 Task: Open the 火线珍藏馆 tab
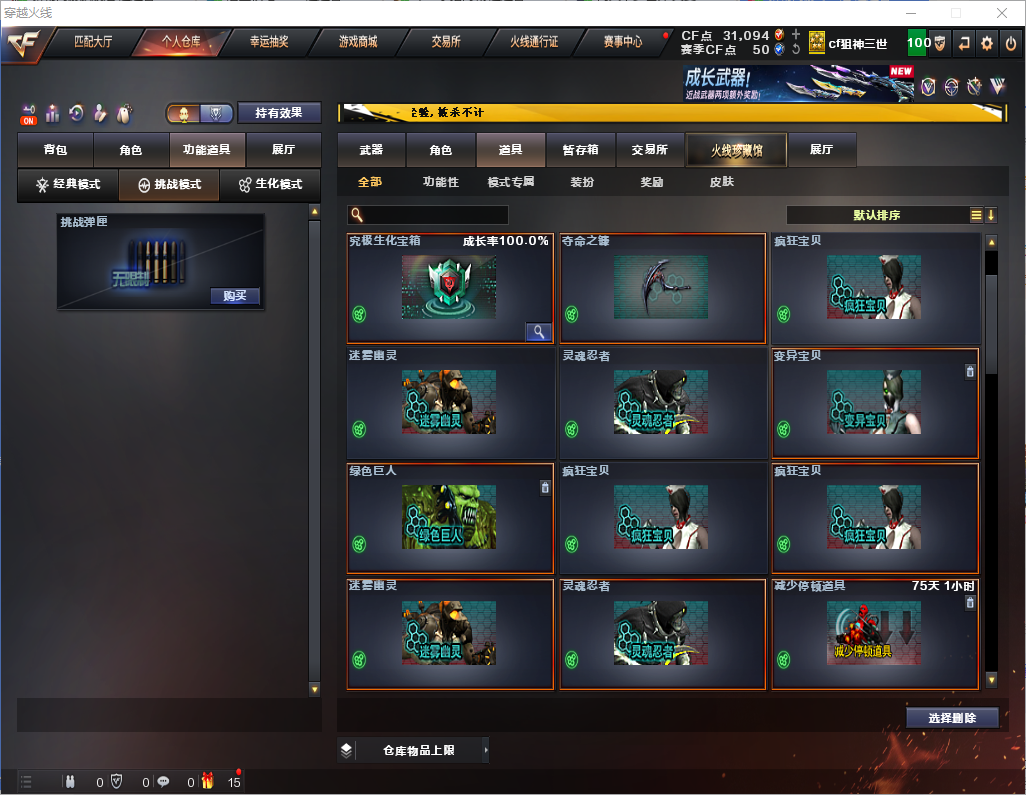pos(736,150)
